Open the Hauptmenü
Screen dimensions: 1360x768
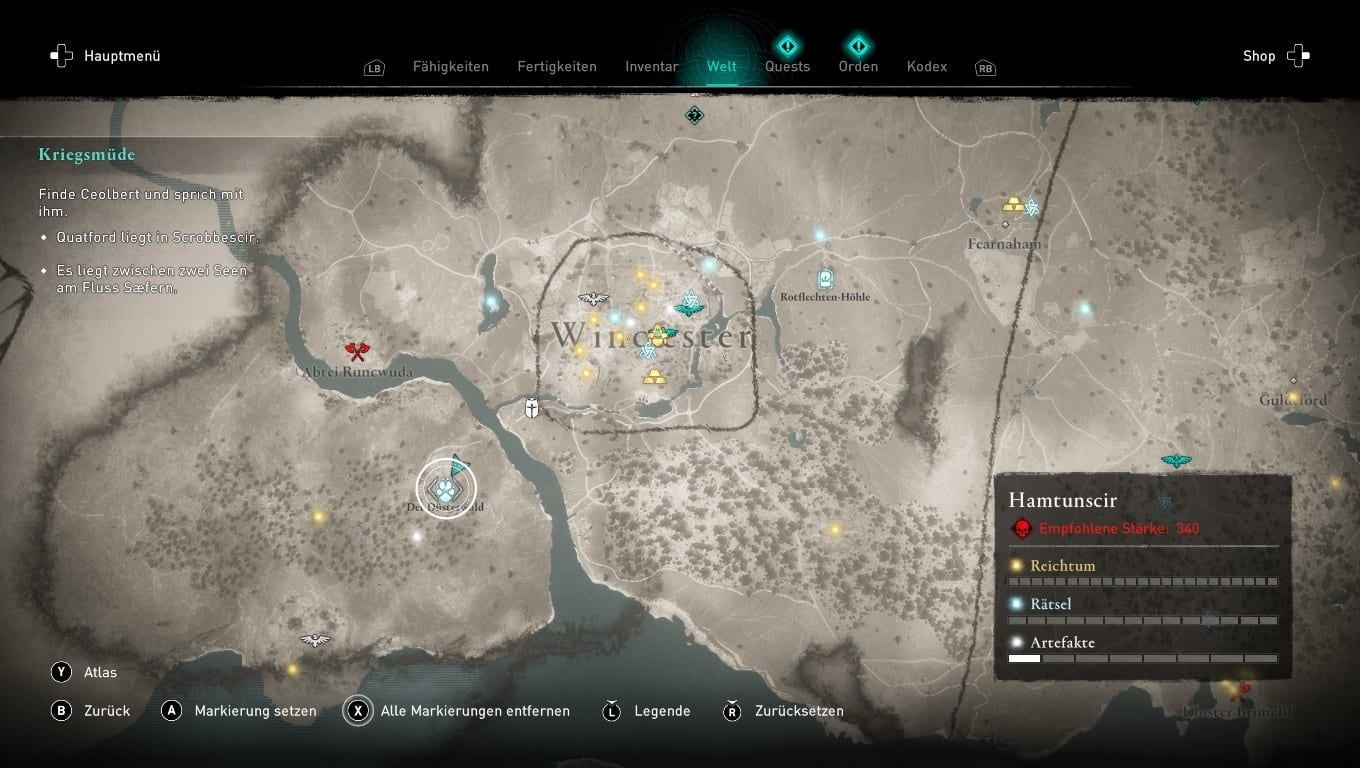[x=106, y=56]
